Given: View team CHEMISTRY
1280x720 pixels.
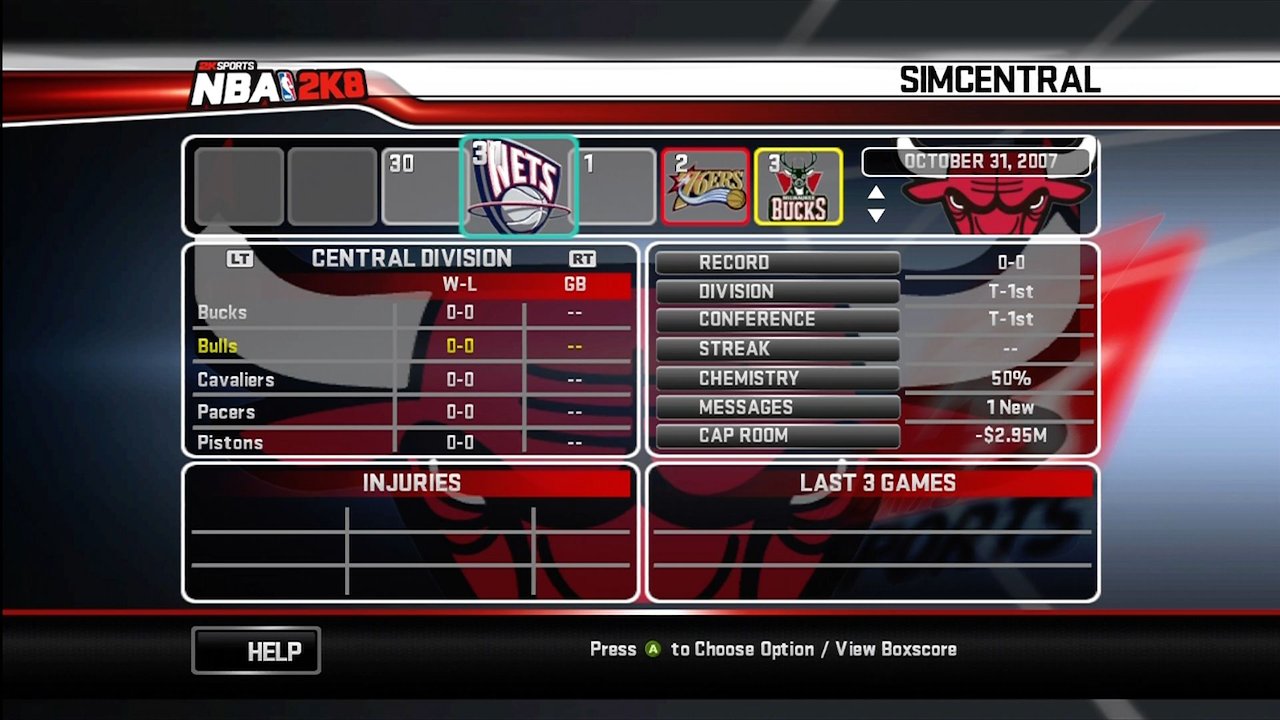Looking at the screenshot, I should click(777, 379).
